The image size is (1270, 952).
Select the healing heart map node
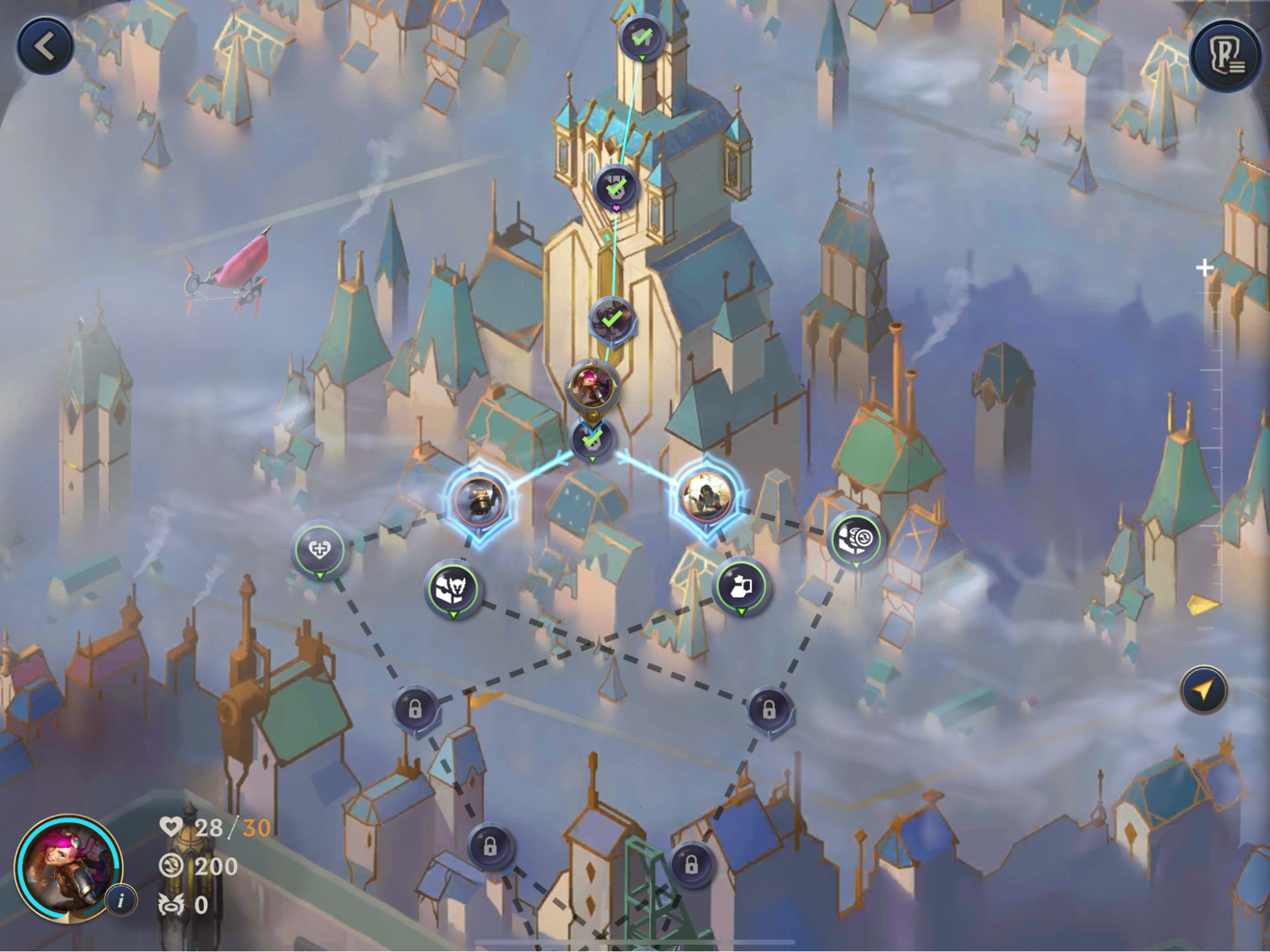(320, 549)
